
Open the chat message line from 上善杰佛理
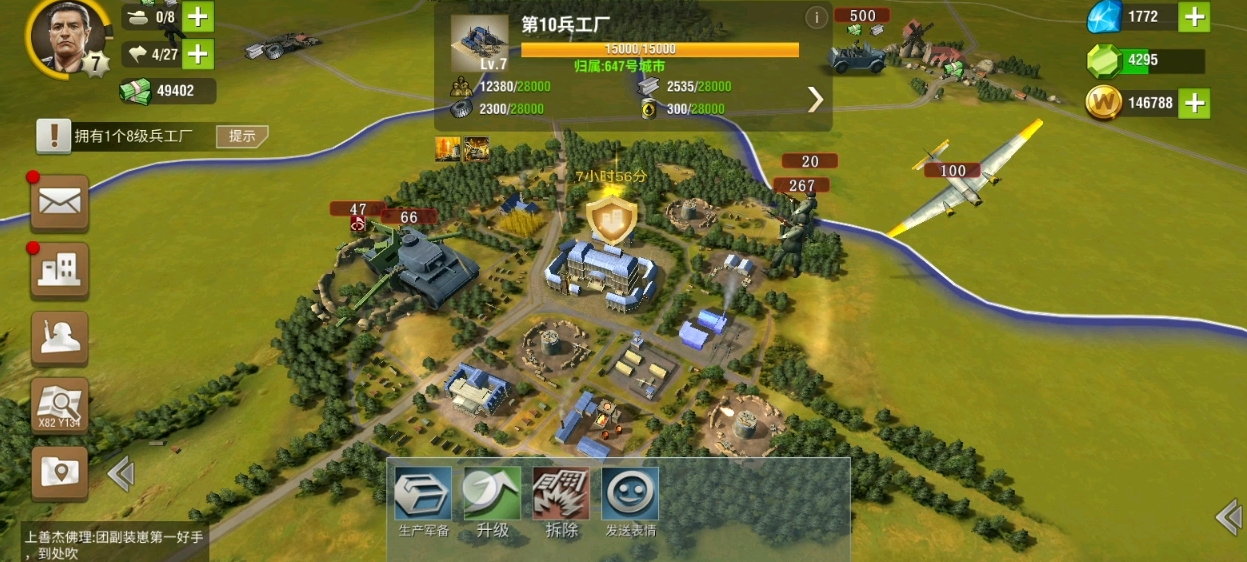click(113, 544)
